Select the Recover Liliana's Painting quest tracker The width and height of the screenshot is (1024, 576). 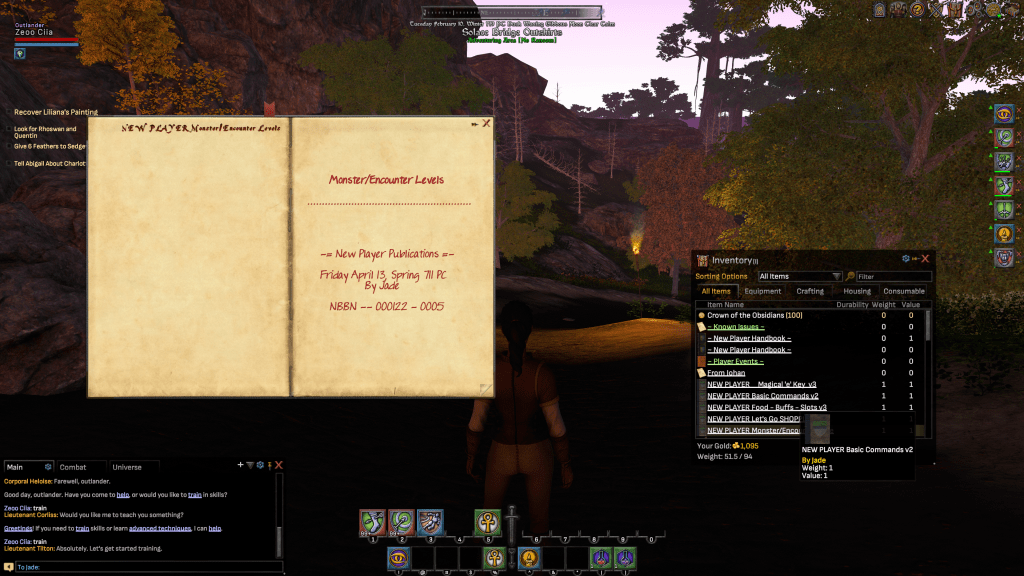click(x=56, y=112)
